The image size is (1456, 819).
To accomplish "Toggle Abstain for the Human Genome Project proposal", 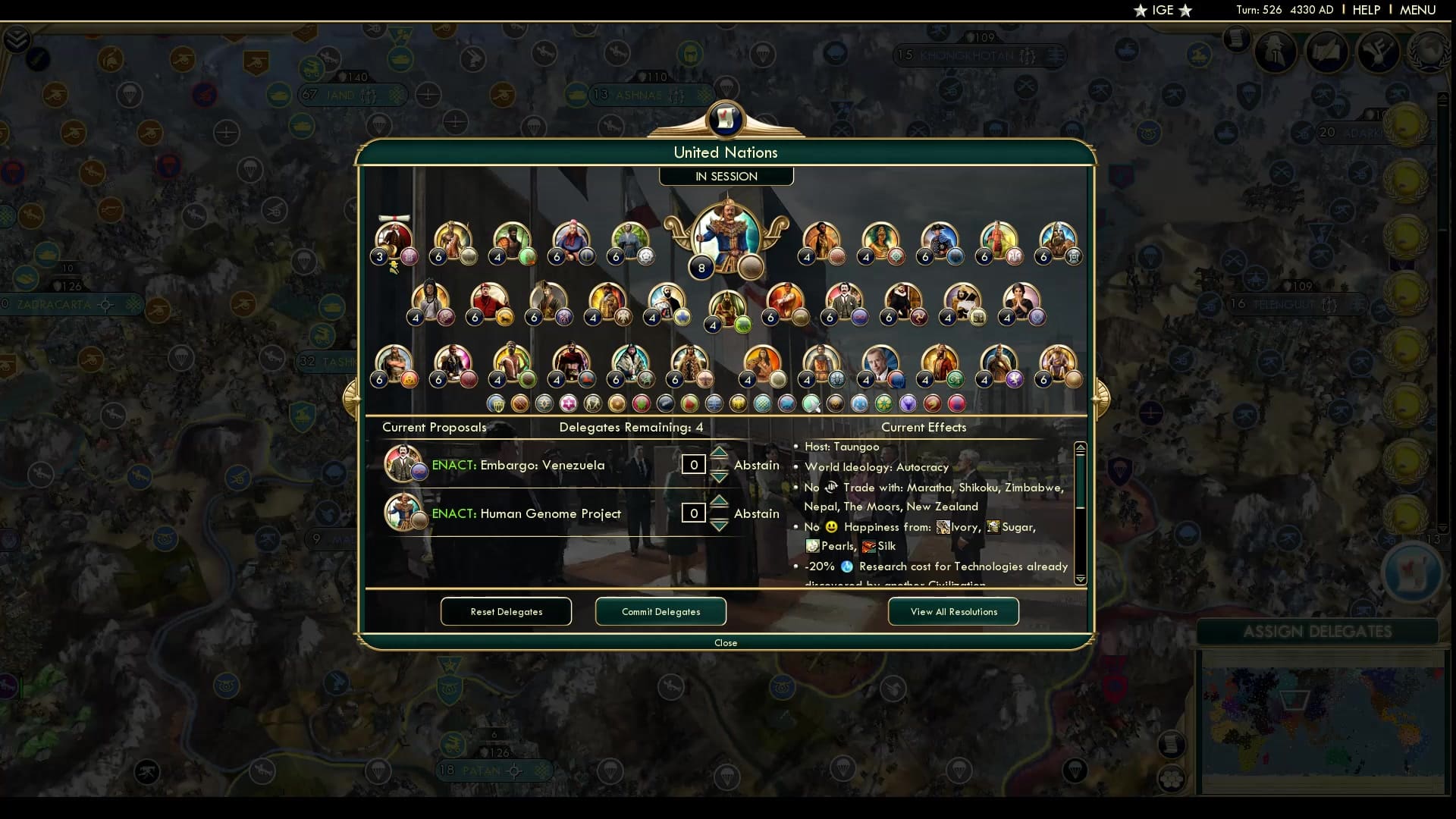I will point(756,513).
